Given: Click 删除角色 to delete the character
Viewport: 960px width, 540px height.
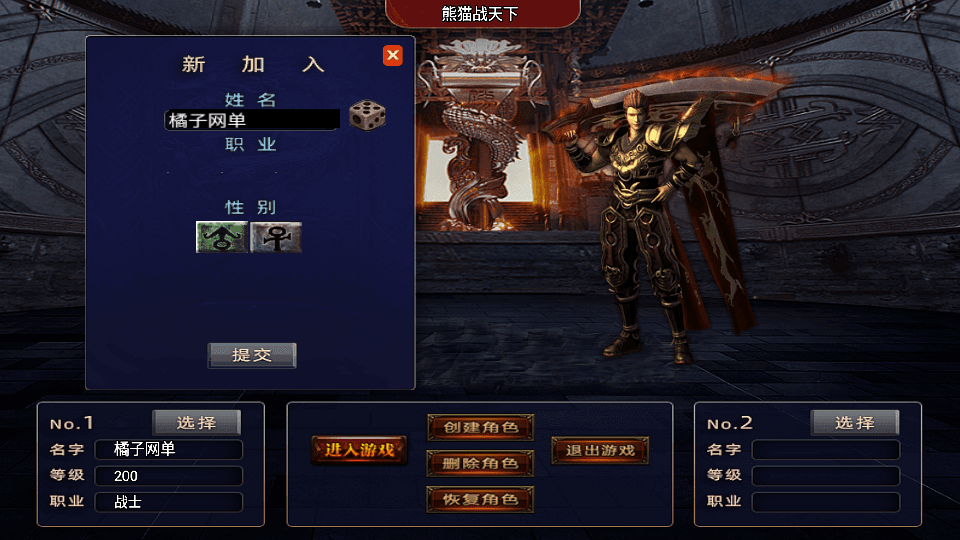Looking at the screenshot, I should (480, 463).
